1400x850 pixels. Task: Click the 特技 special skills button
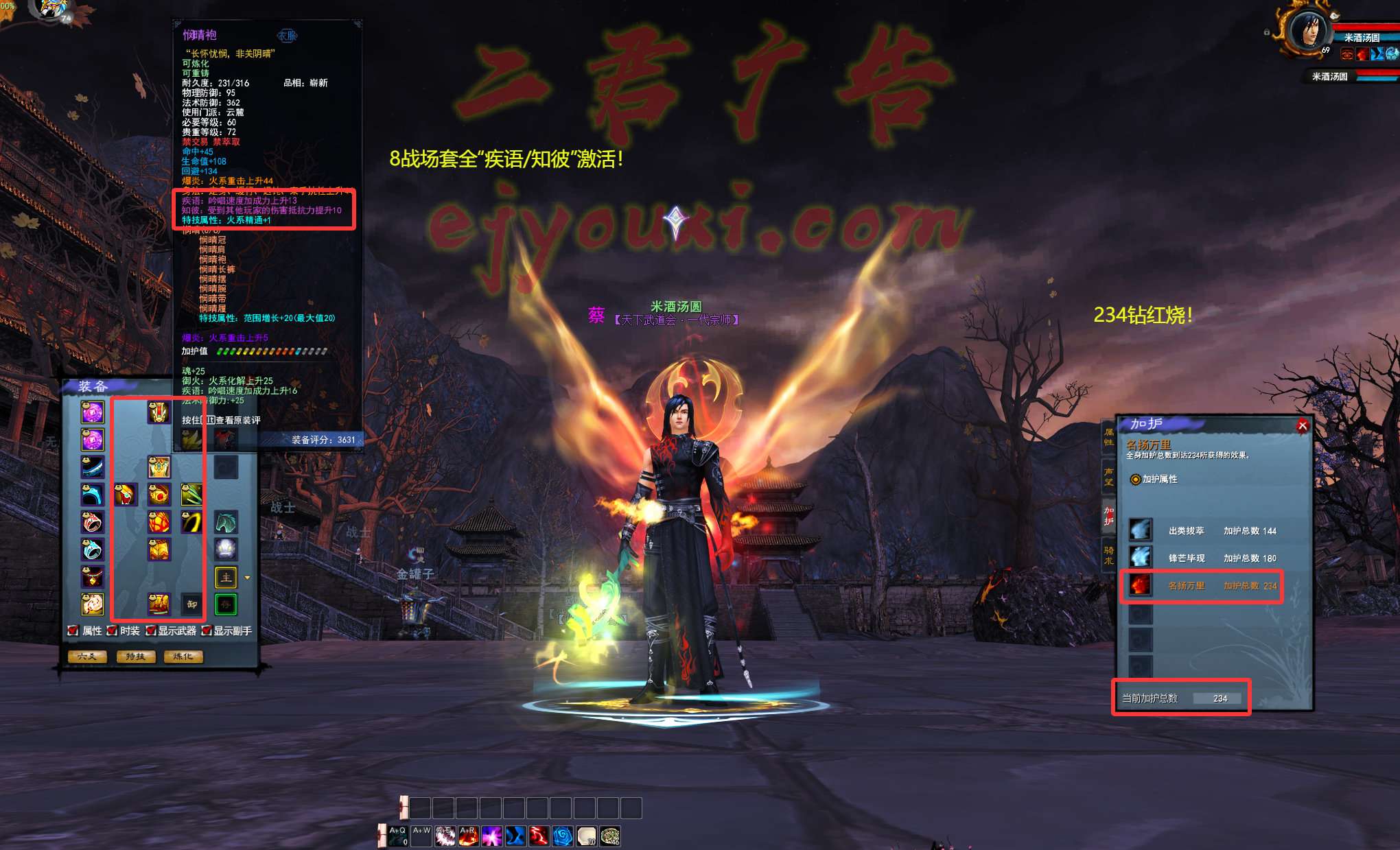135,657
